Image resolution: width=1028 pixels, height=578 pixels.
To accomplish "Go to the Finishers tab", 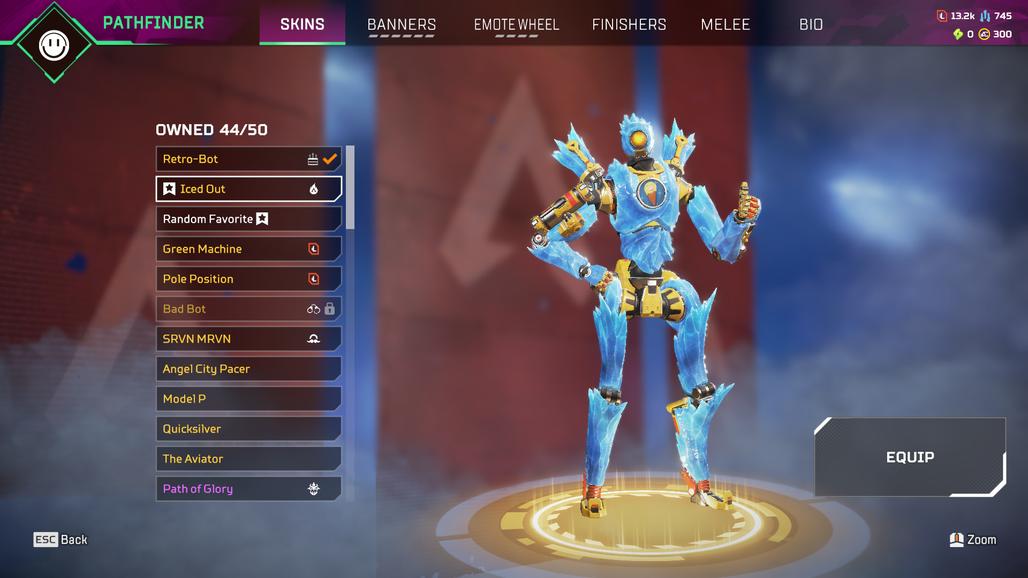I will click(x=629, y=24).
